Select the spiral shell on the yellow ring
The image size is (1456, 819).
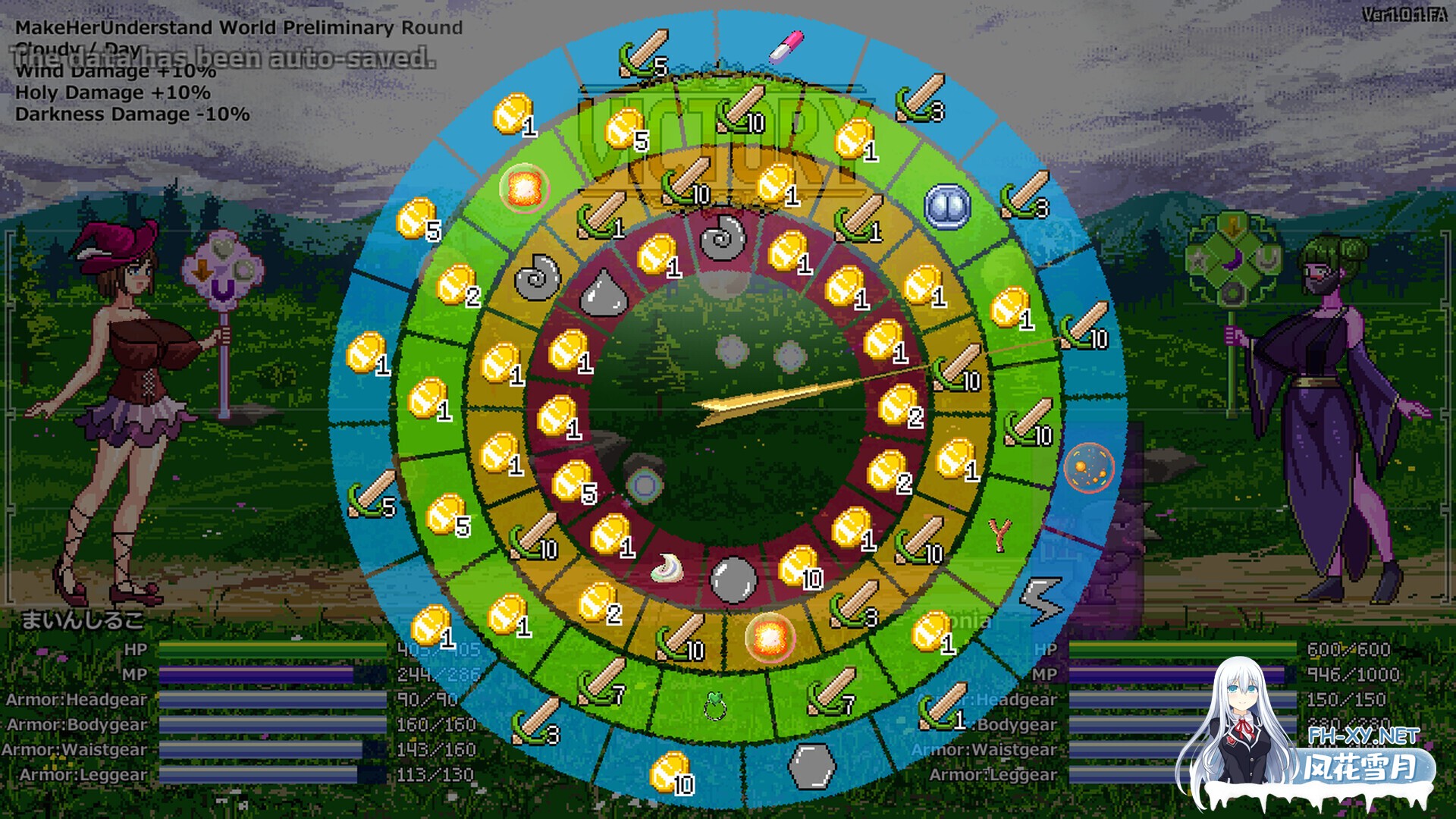pyautogui.click(x=537, y=277)
